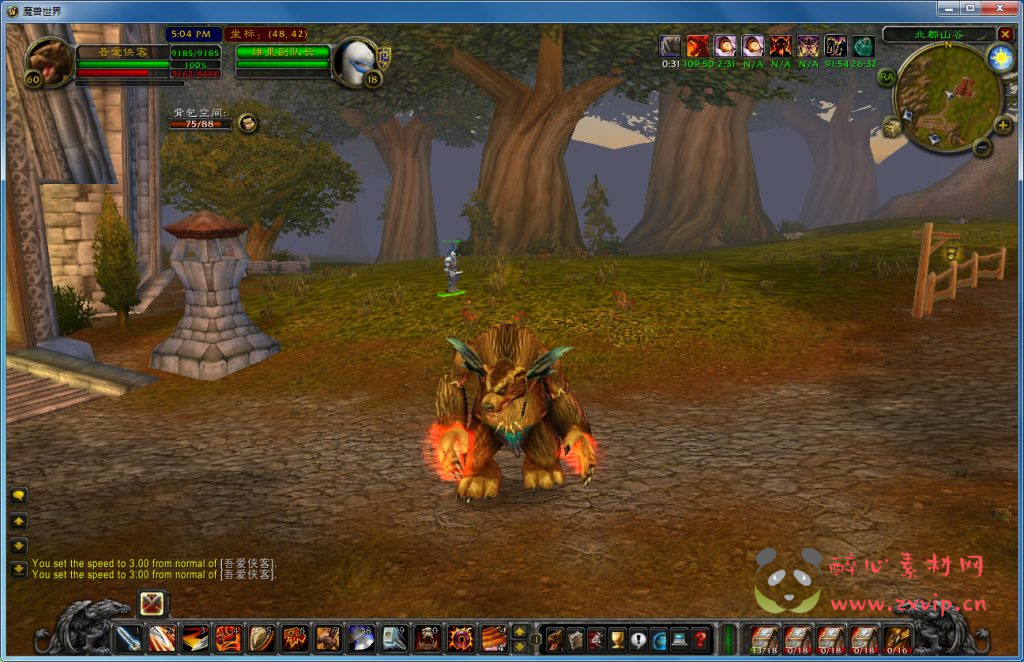Click the bear player portrait
Viewport: 1024px width, 662px height.
[48, 62]
